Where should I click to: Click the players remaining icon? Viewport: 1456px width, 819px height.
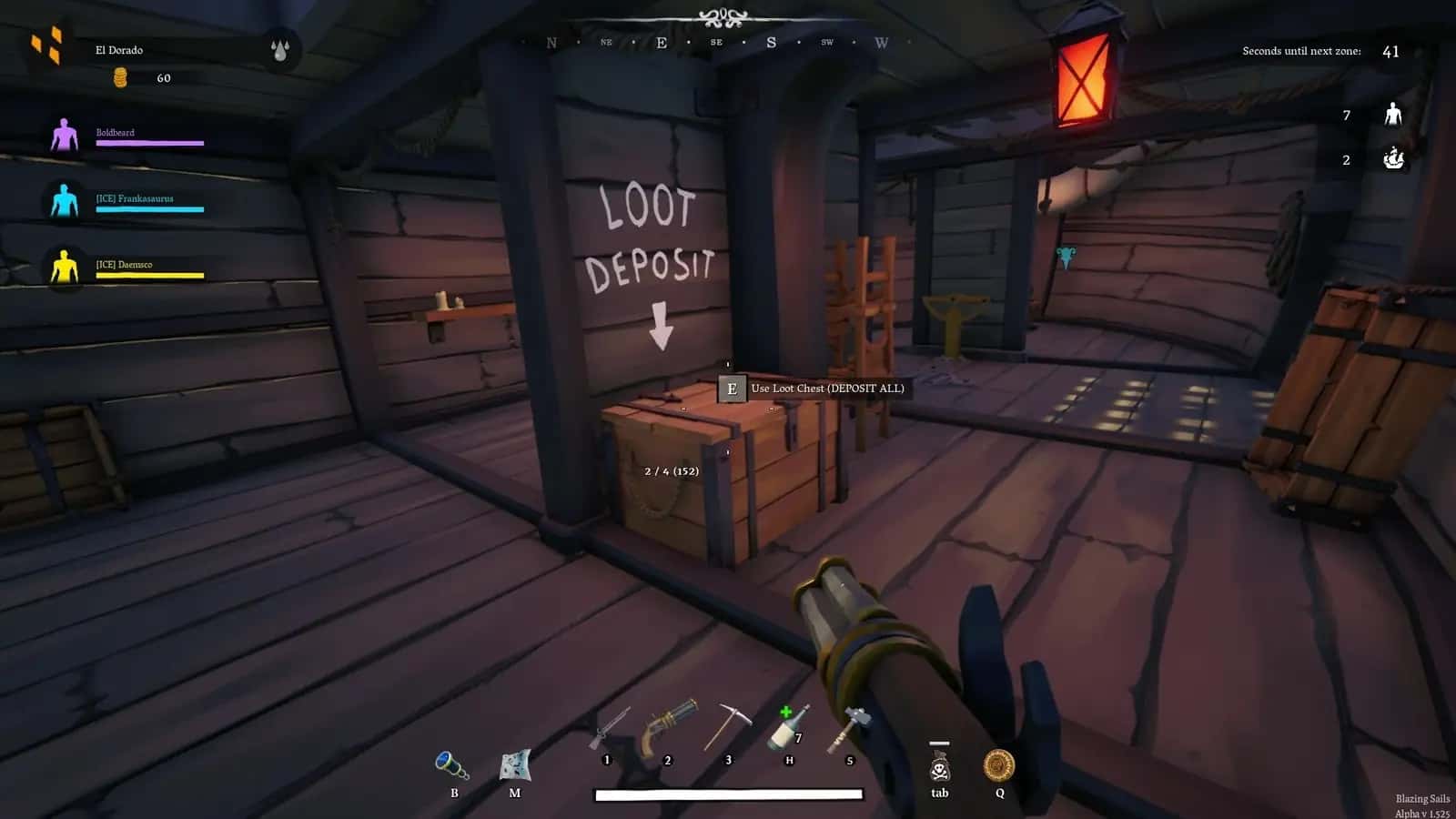1392,115
